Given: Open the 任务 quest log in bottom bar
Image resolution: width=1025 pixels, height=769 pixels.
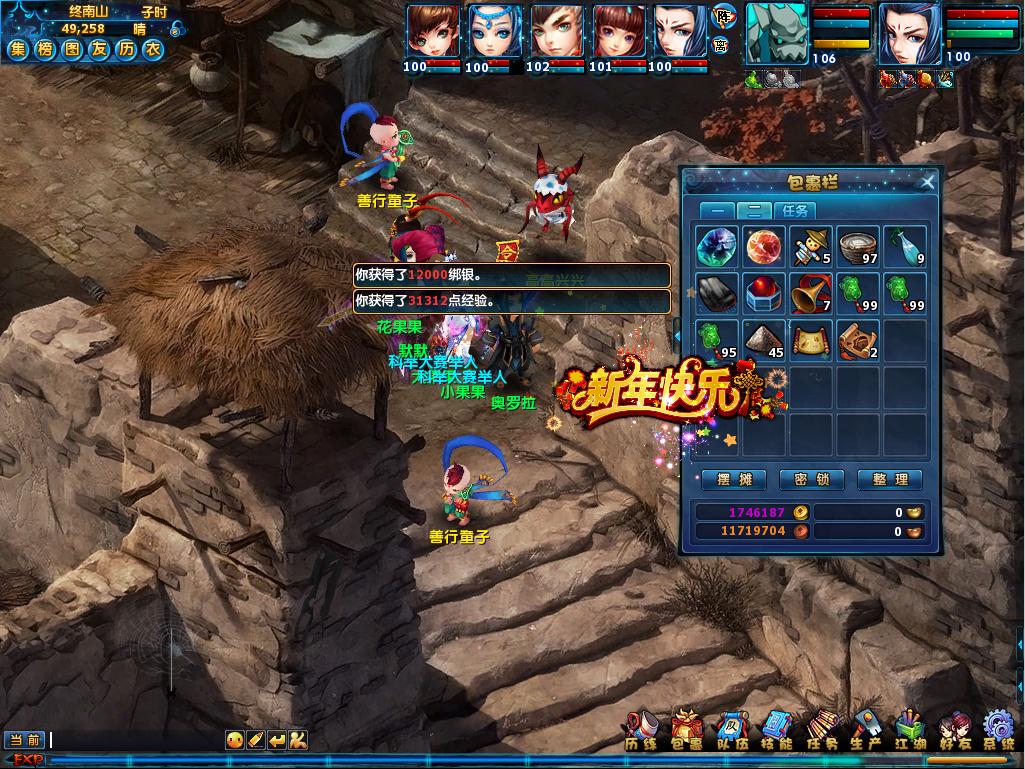Looking at the screenshot, I should tap(820, 732).
